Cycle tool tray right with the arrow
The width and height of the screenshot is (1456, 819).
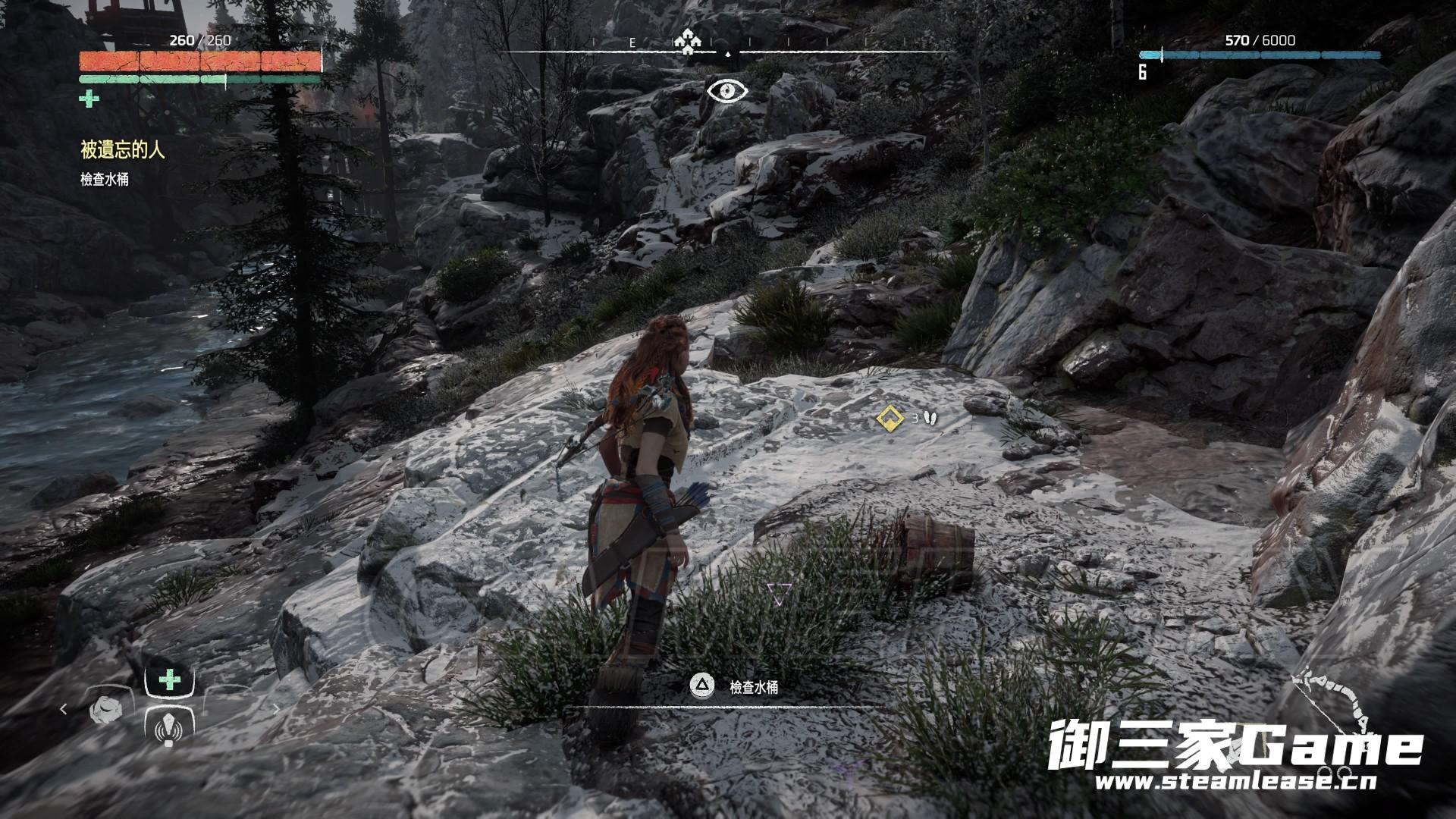[x=276, y=710]
